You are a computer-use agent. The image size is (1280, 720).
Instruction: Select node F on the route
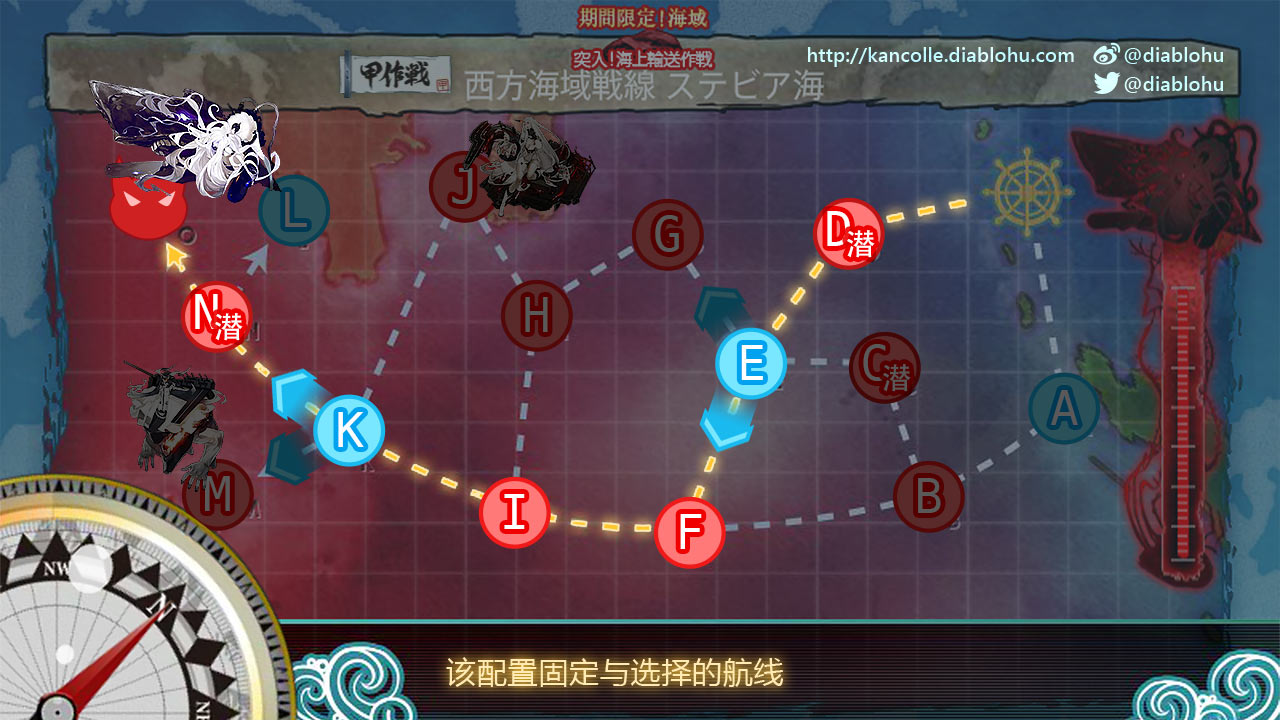coord(691,533)
